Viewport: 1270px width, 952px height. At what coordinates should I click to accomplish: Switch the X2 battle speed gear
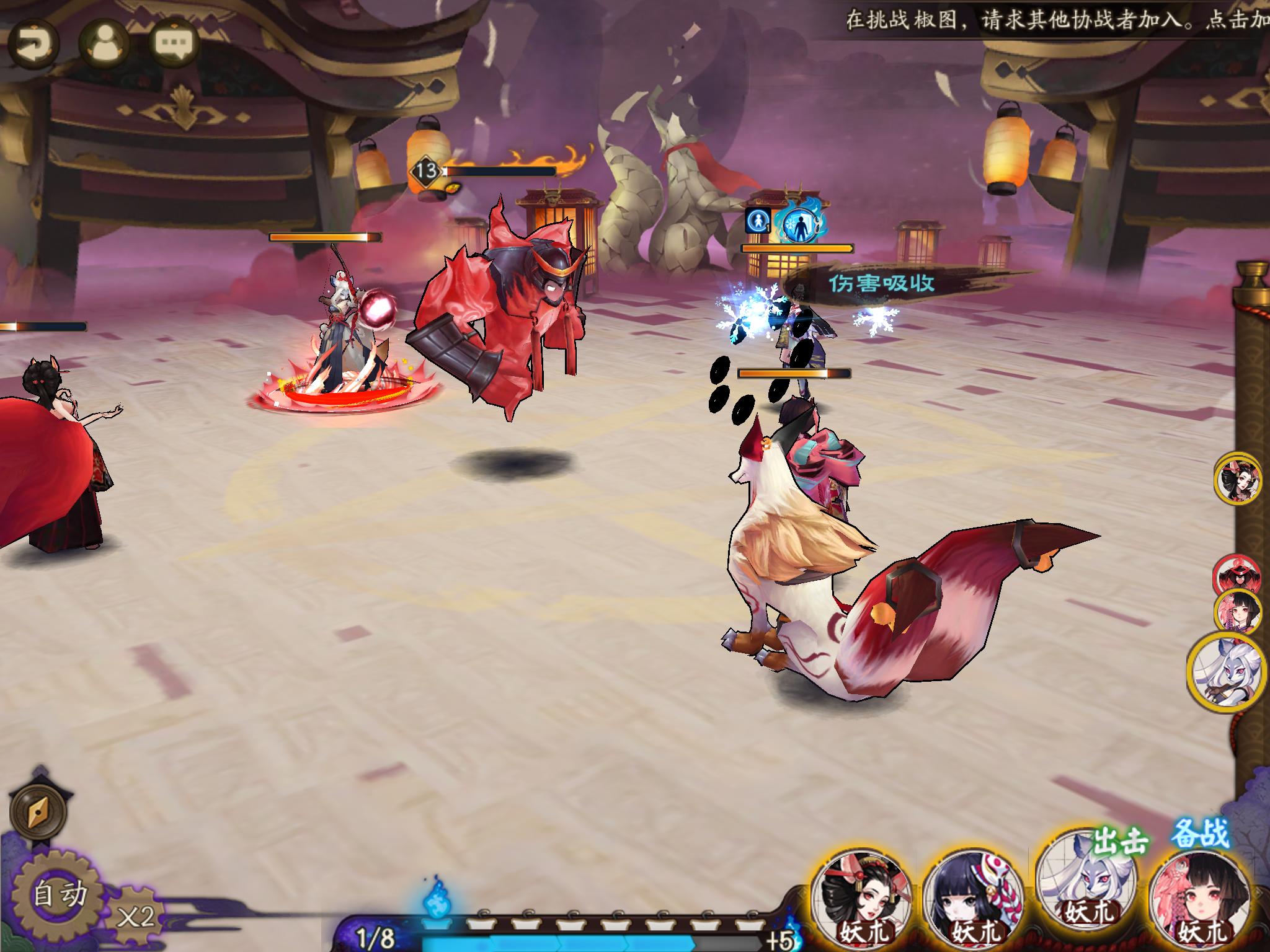(x=136, y=917)
